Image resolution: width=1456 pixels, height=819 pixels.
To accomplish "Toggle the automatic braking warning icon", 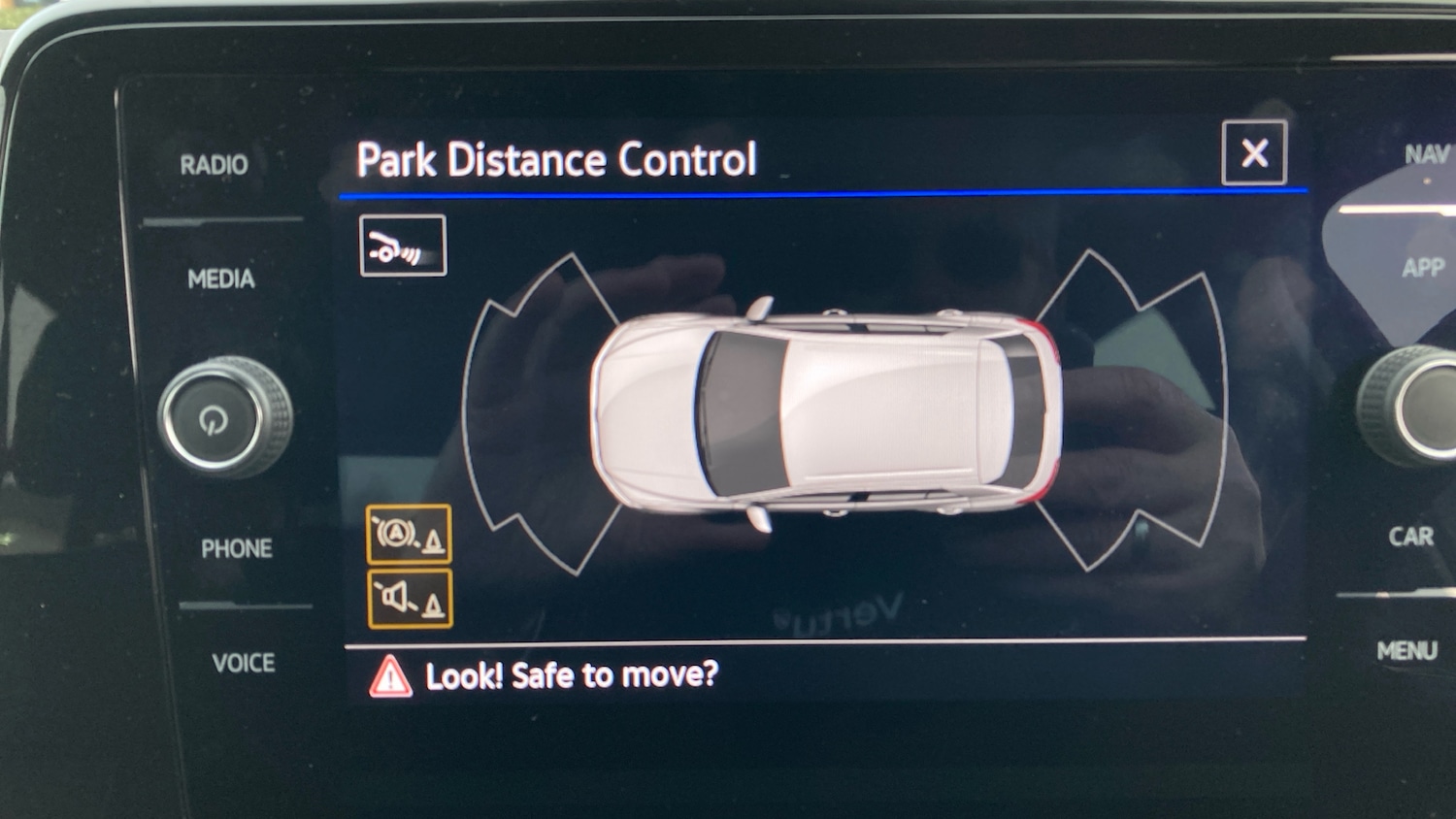I will [409, 534].
